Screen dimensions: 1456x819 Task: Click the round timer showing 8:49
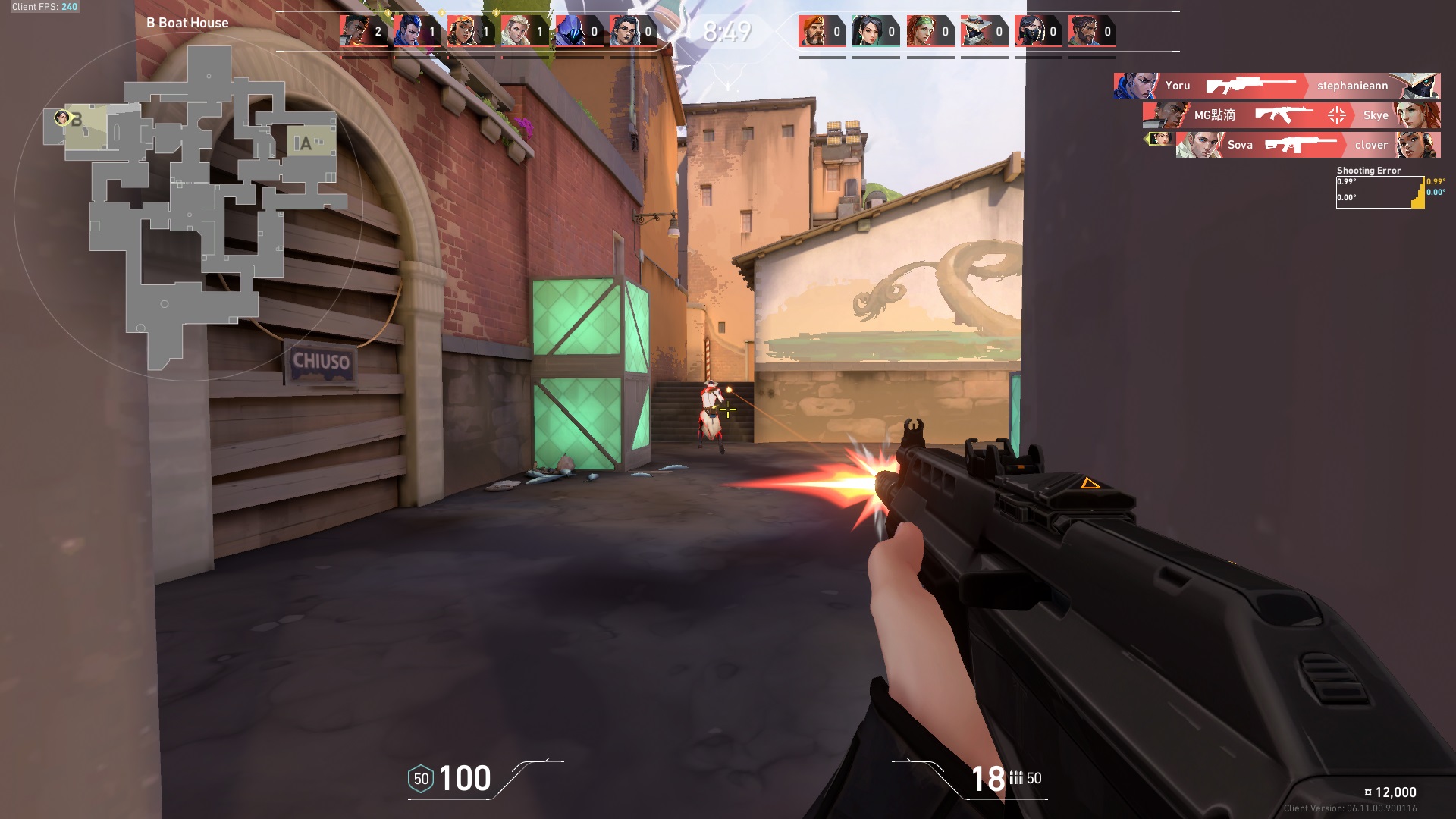pos(726,31)
